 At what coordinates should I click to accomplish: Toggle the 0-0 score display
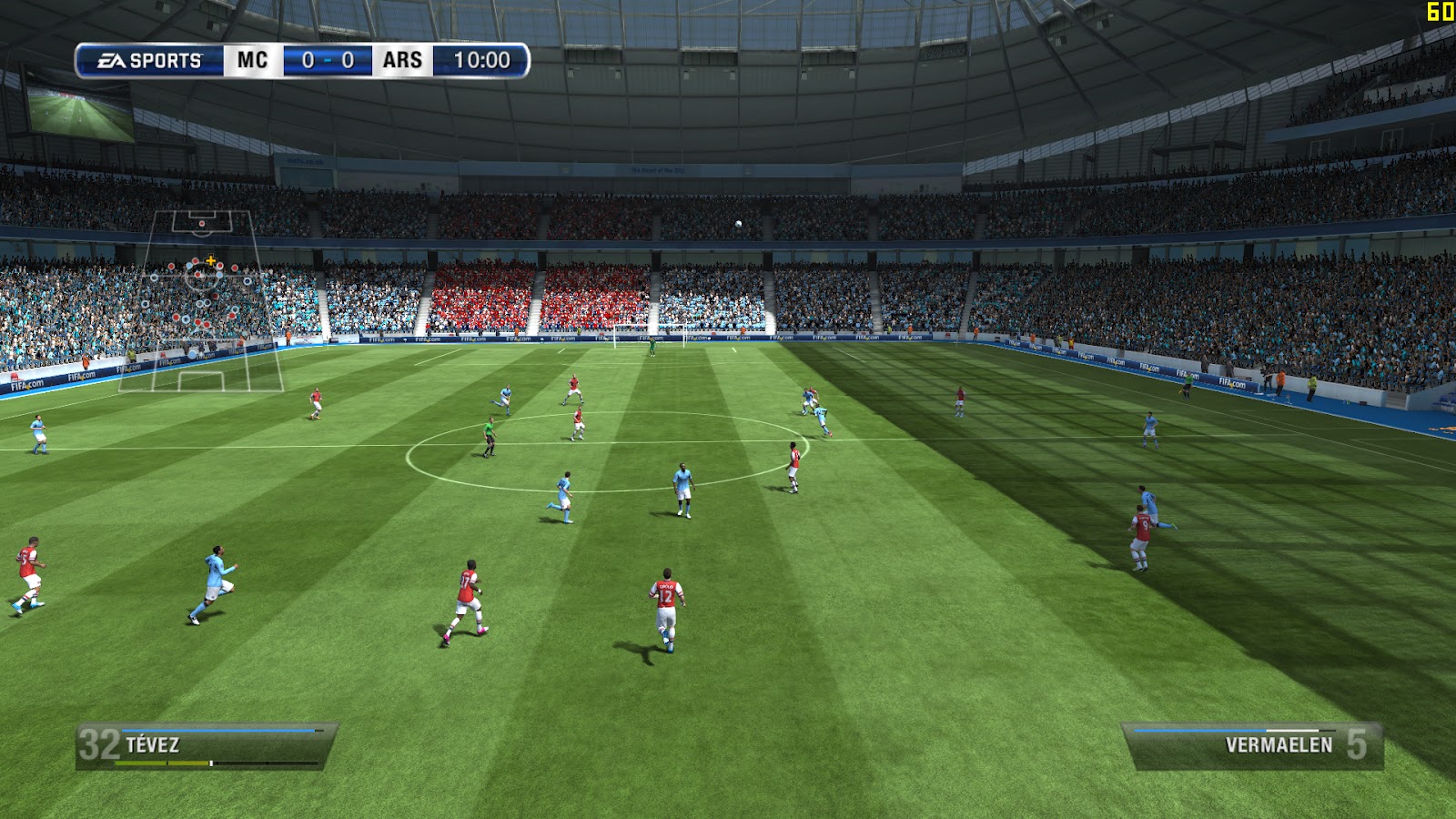pos(324,60)
